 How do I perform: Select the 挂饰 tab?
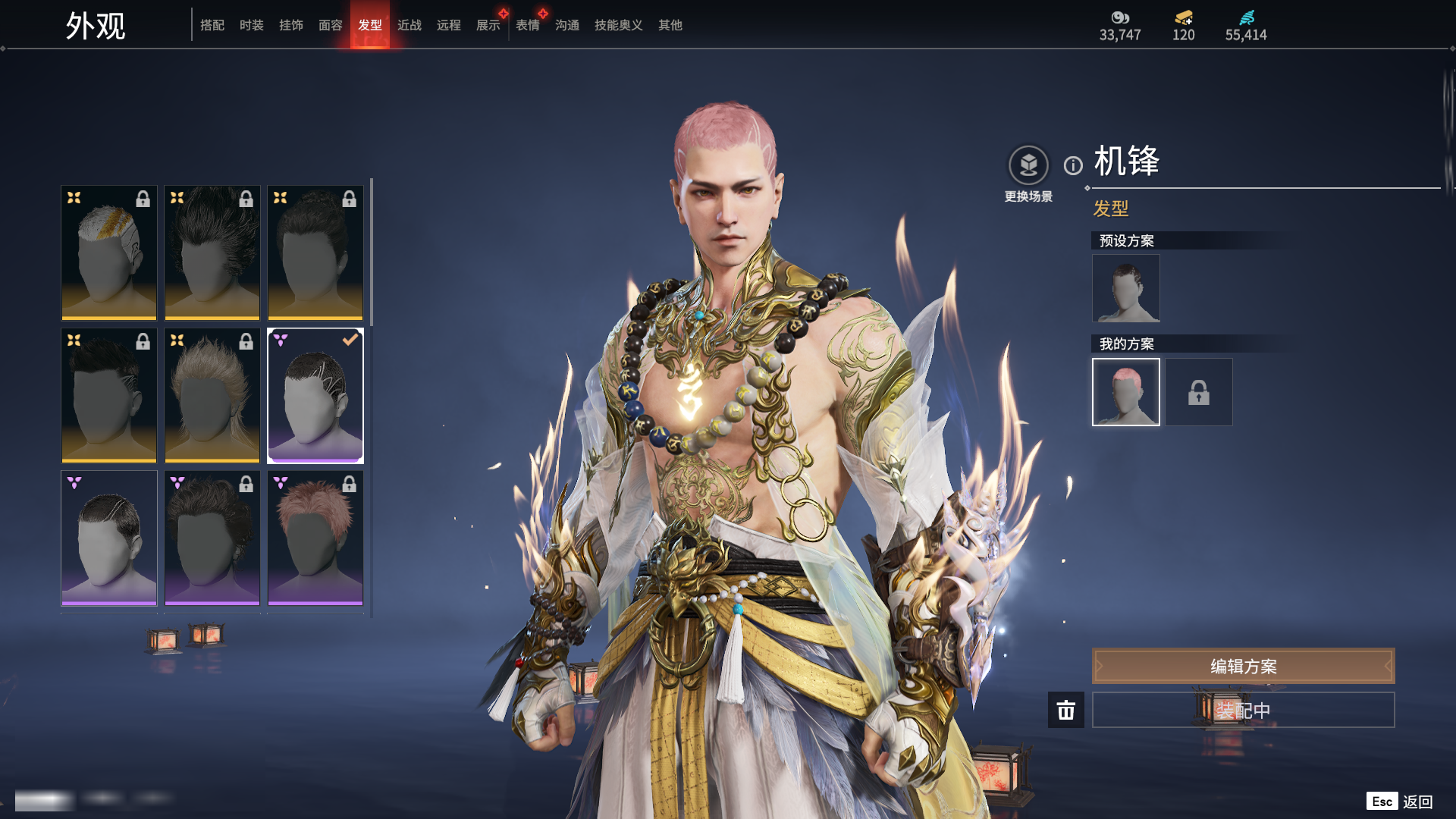pyautogui.click(x=291, y=25)
